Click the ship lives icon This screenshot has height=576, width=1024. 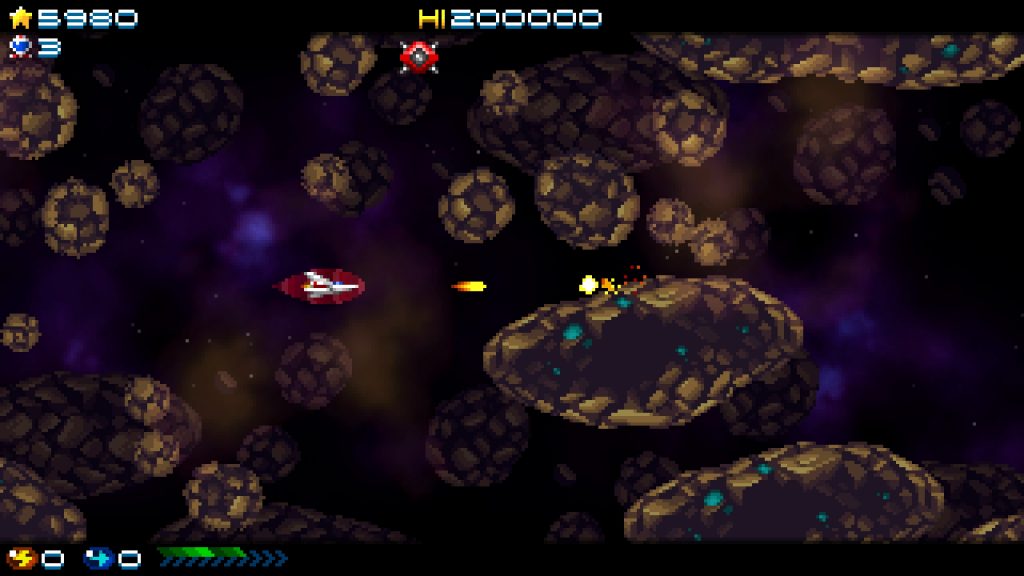pos(20,46)
